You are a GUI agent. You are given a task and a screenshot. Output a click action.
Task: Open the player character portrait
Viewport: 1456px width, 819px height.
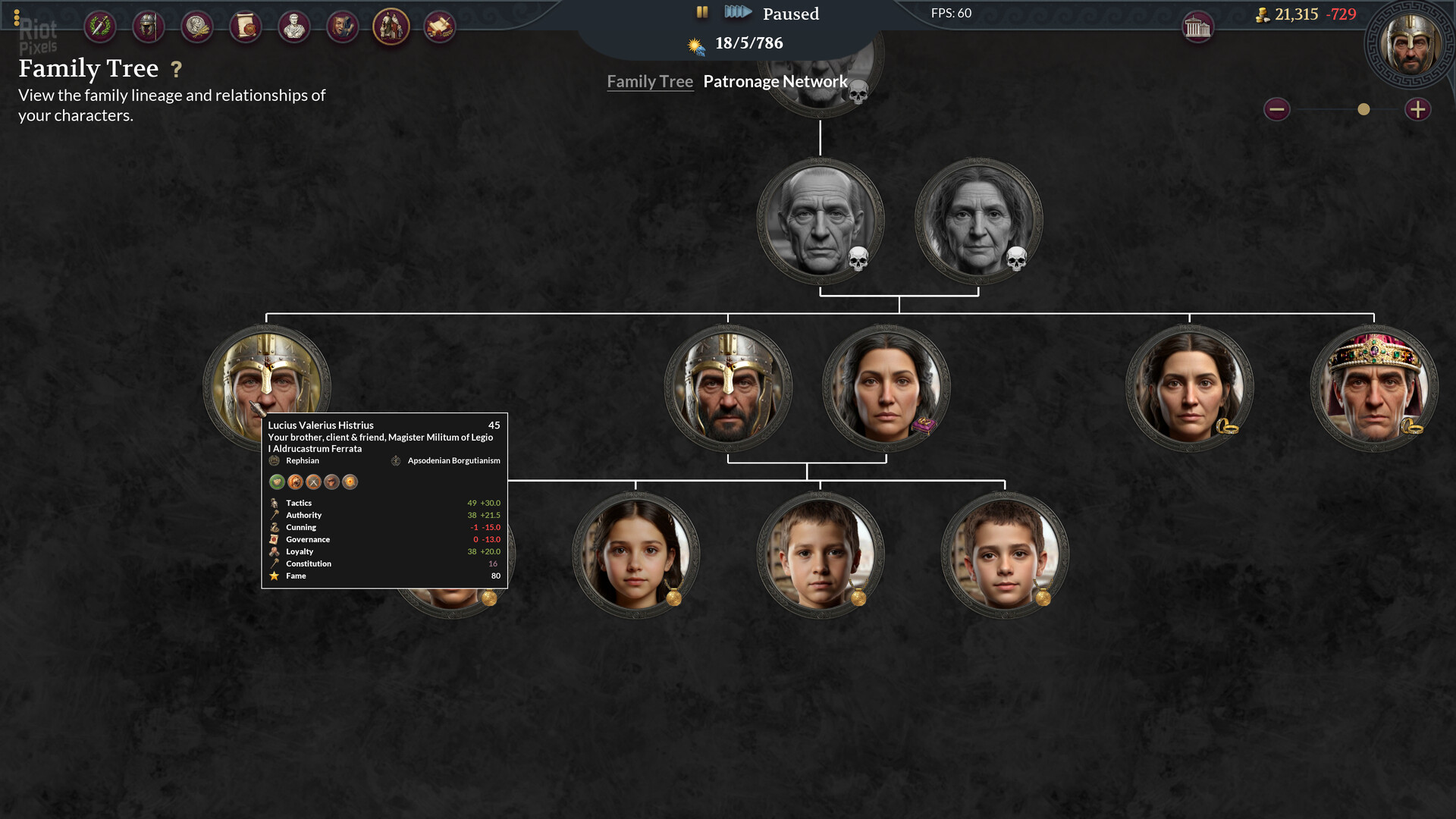pyautogui.click(x=1410, y=44)
